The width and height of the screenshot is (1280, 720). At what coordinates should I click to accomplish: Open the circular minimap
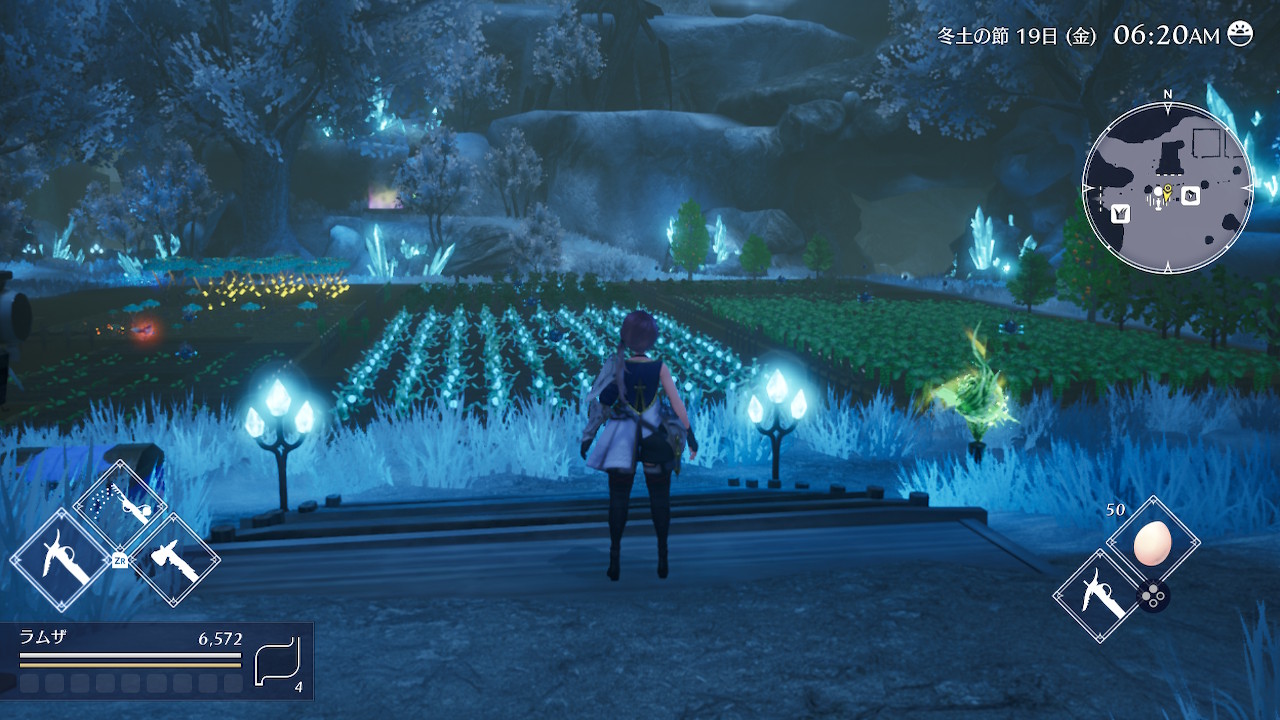coord(1167,187)
